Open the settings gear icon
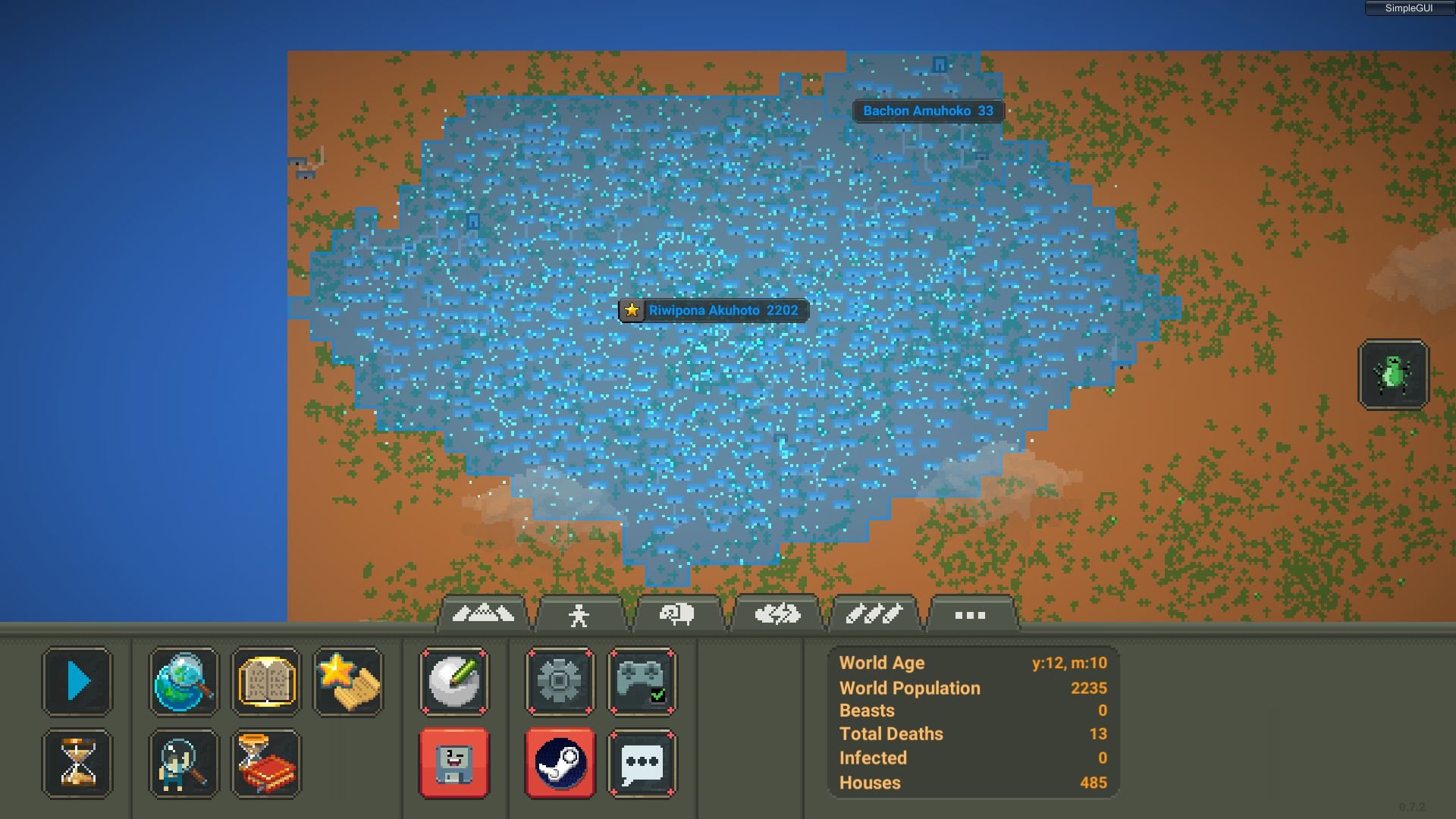Image resolution: width=1456 pixels, height=819 pixels. click(560, 681)
